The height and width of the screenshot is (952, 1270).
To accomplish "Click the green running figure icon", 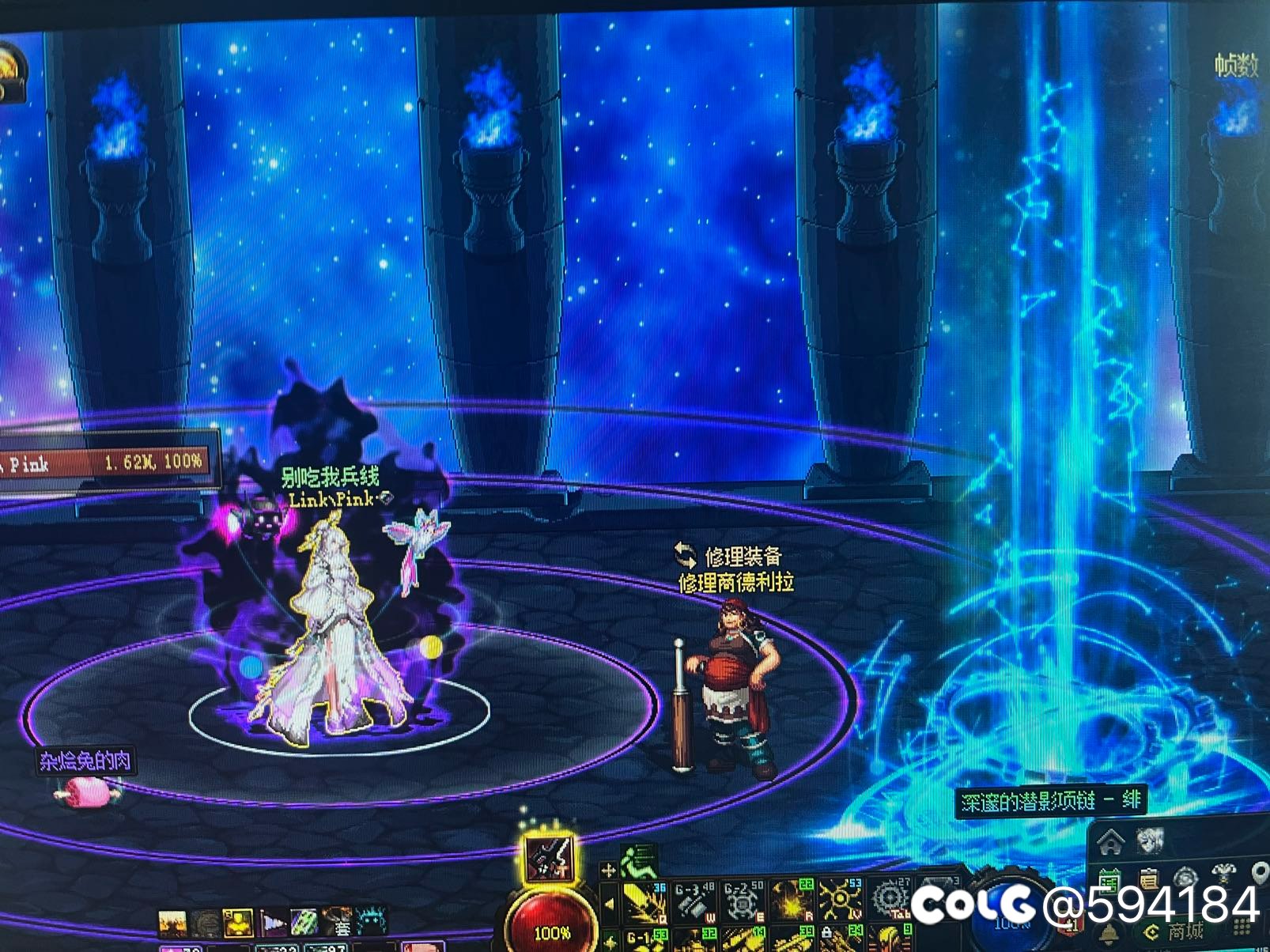I will click(x=637, y=861).
